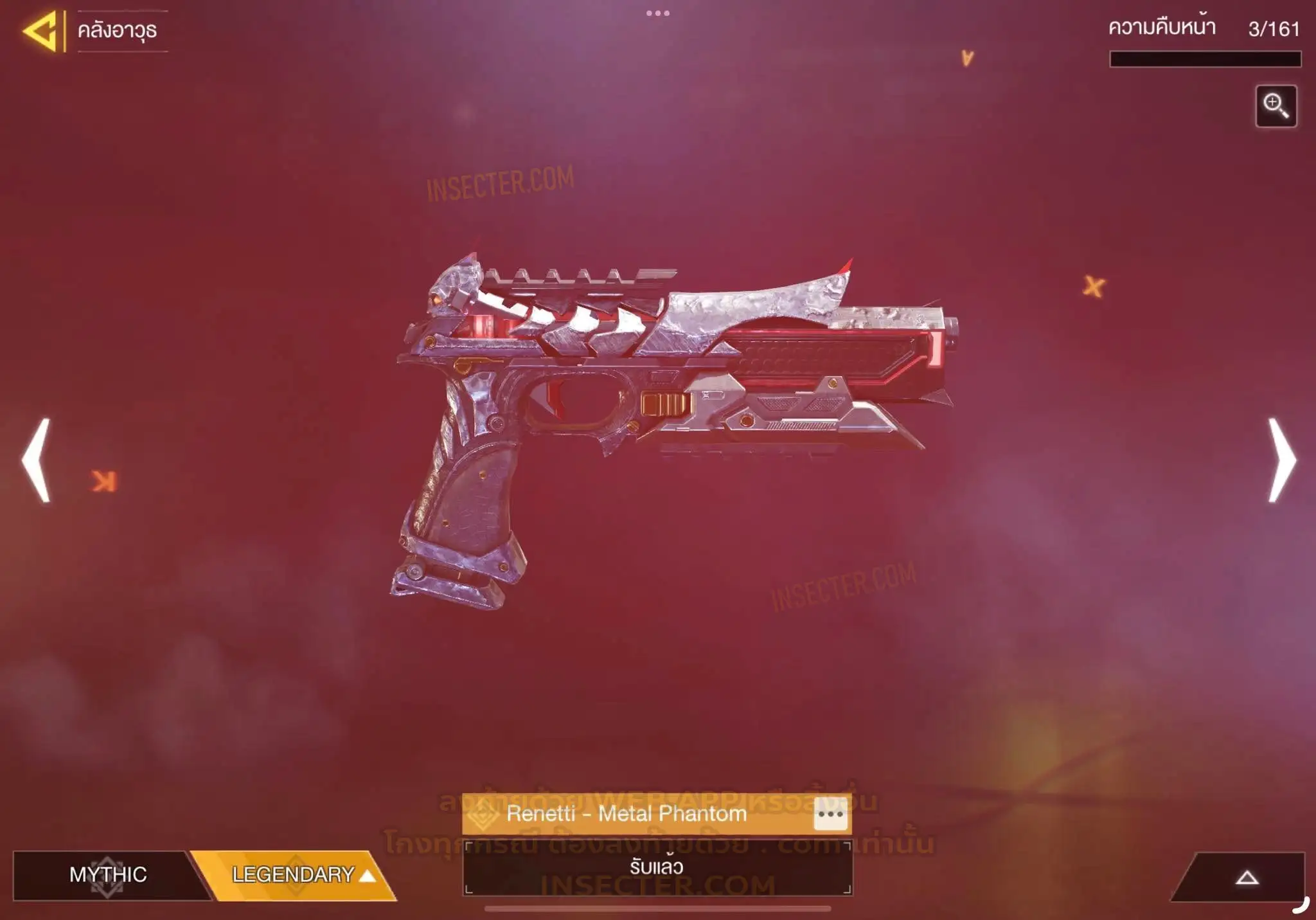Image resolution: width=1316 pixels, height=920 pixels.
Task: Open the magnifying glass zoom view
Action: coord(1276,106)
